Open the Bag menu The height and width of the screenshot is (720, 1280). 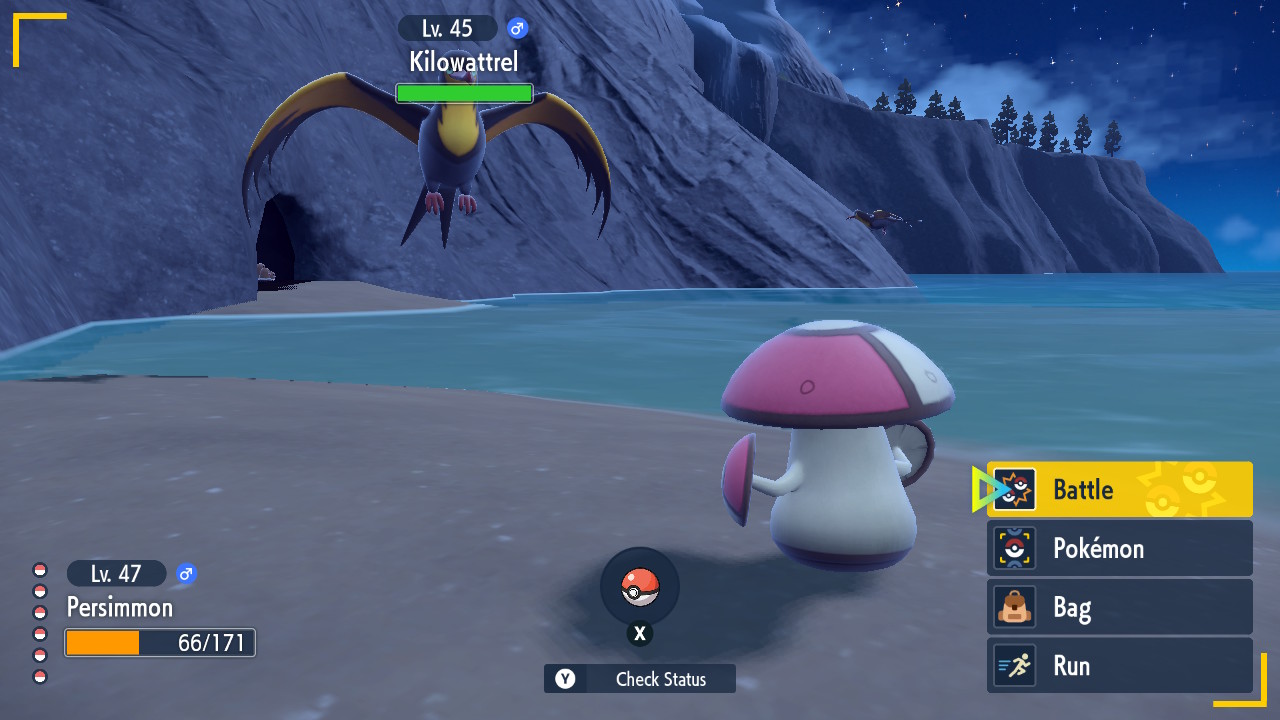click(x=1119, y=607)
